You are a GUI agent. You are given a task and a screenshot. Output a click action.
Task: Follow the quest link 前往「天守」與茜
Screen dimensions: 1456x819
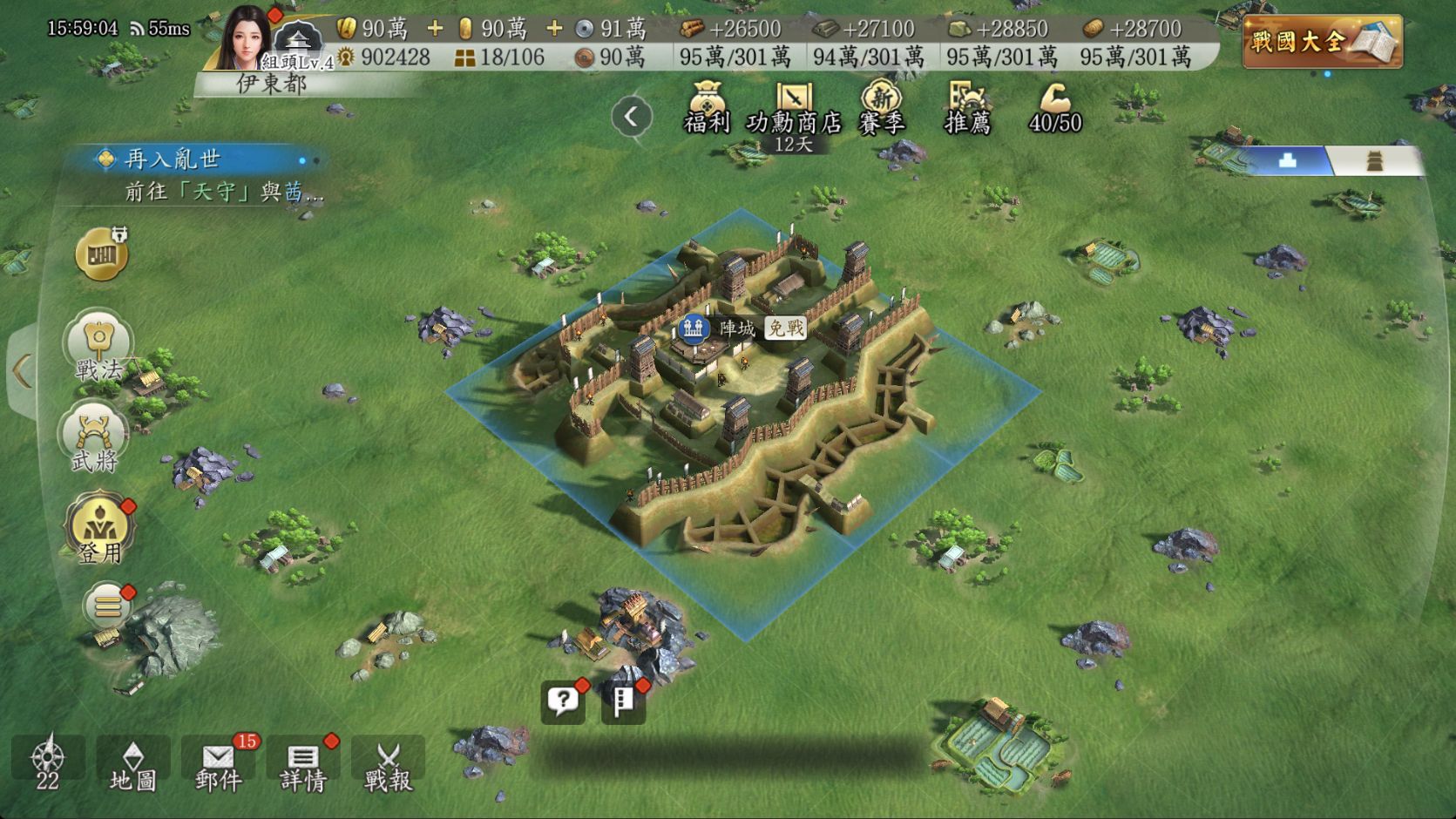(218, 193)
